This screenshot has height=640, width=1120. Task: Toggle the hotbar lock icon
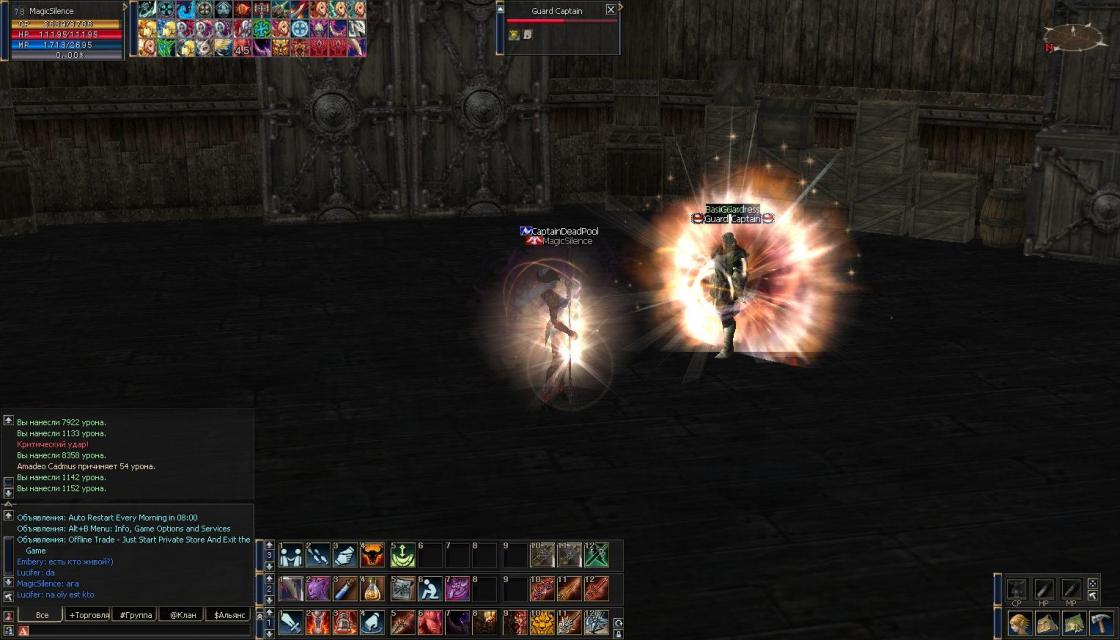618,631
